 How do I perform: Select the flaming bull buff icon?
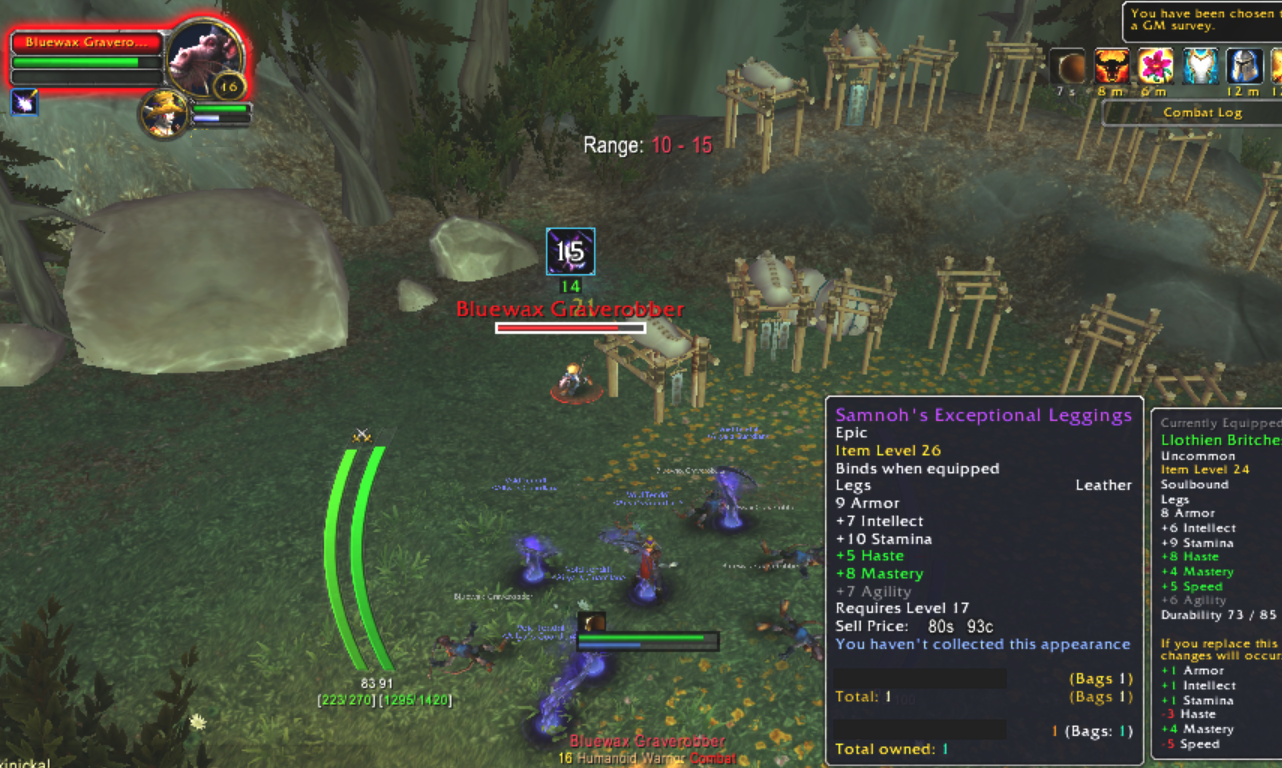(x=1111, y=67)
